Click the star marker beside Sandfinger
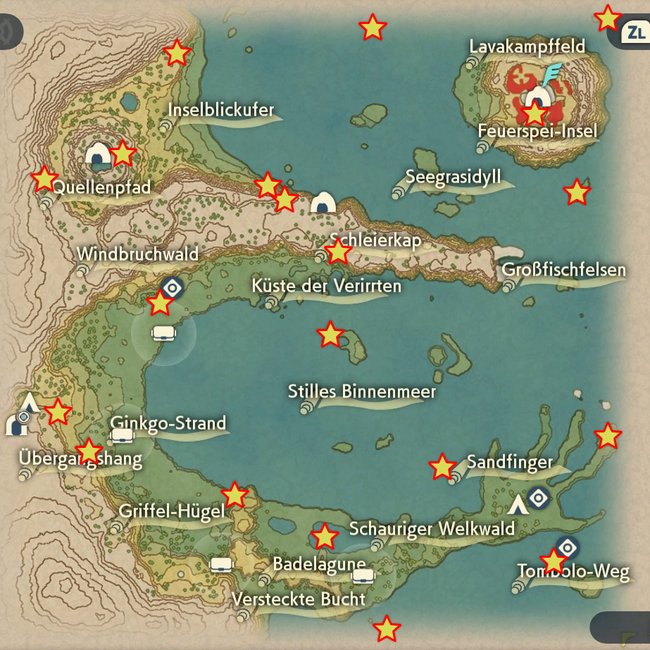Viewport: 650px width, 650px height. point(442,467)
